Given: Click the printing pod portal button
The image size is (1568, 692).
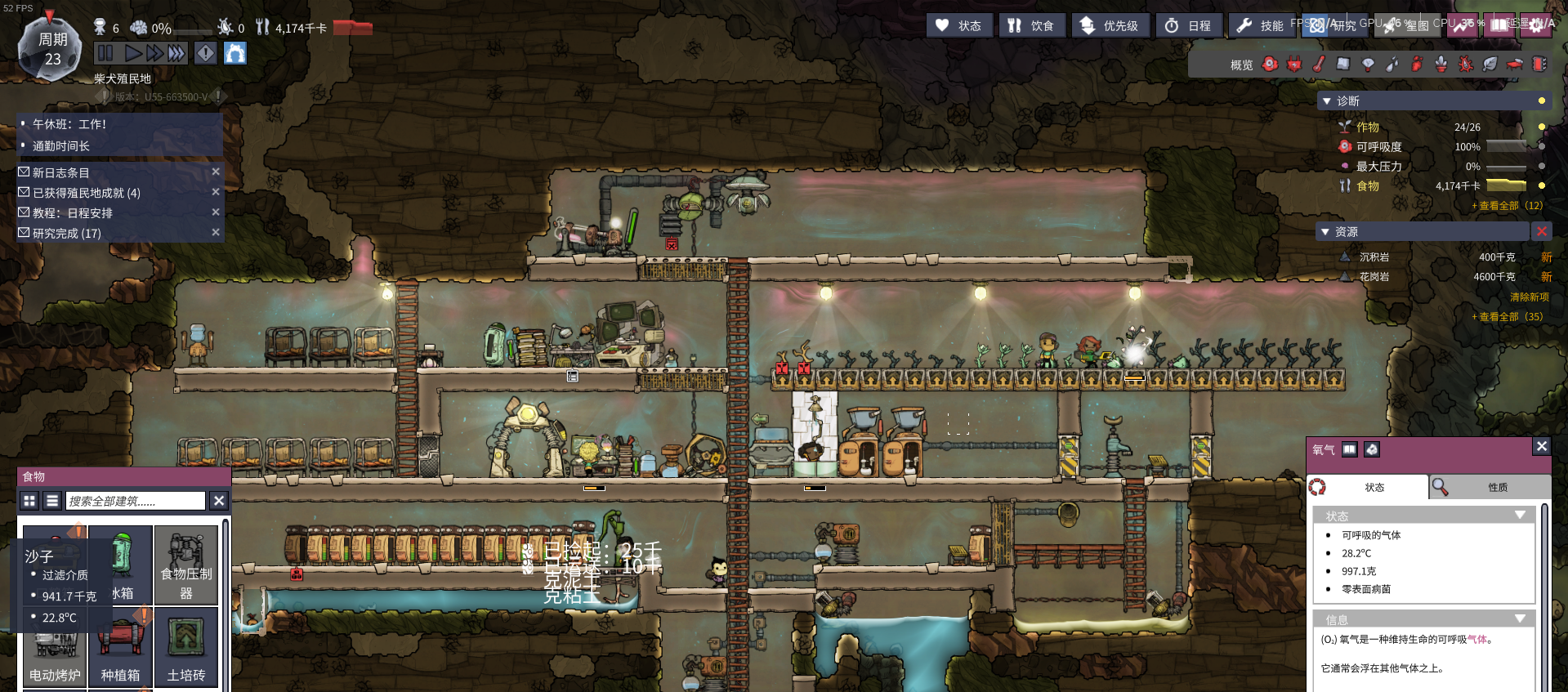Looking at the screenshot, I should click(x=235, y=54).
